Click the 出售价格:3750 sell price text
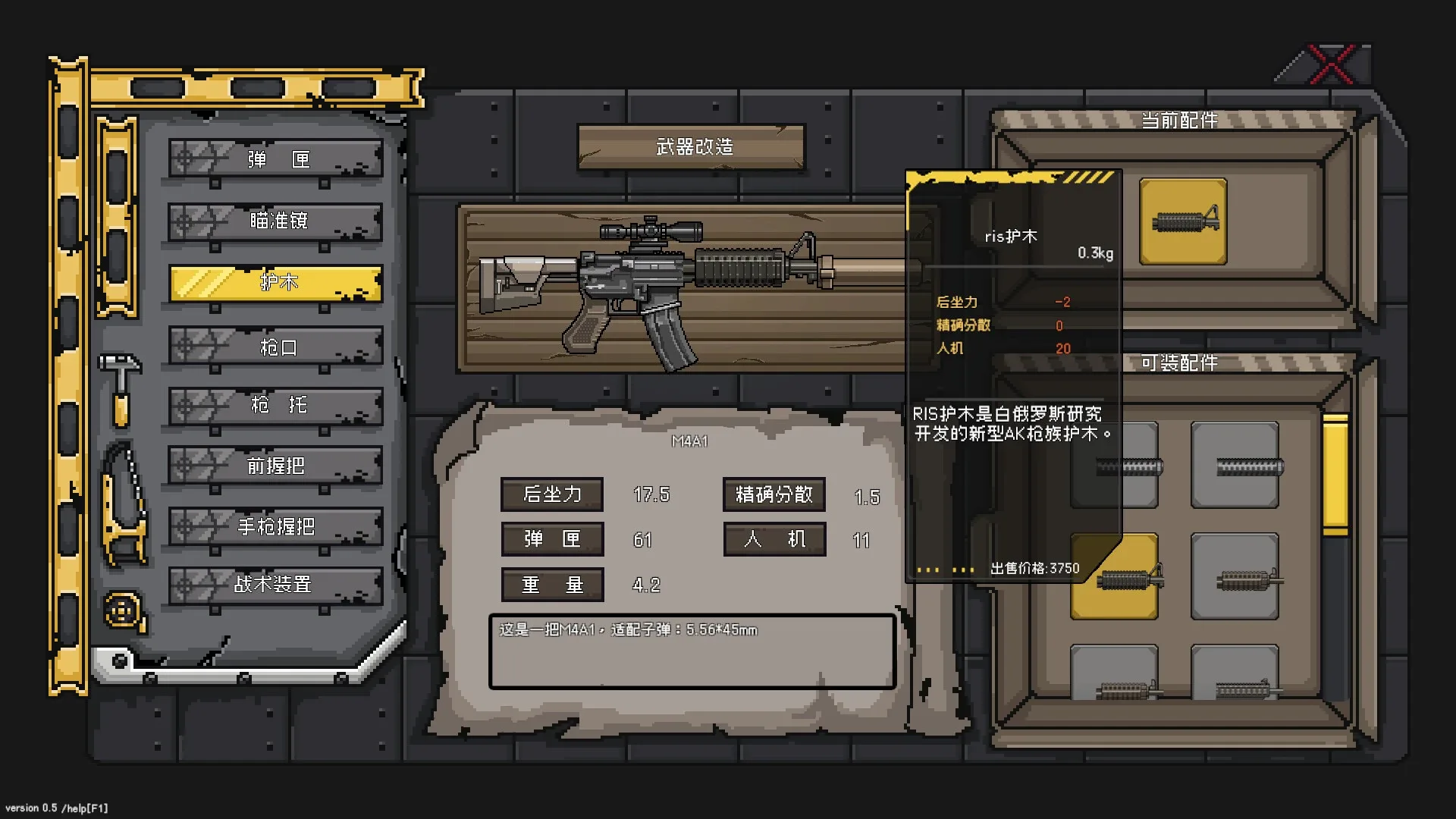The image size is (1456, 819). click(1034, 567)
